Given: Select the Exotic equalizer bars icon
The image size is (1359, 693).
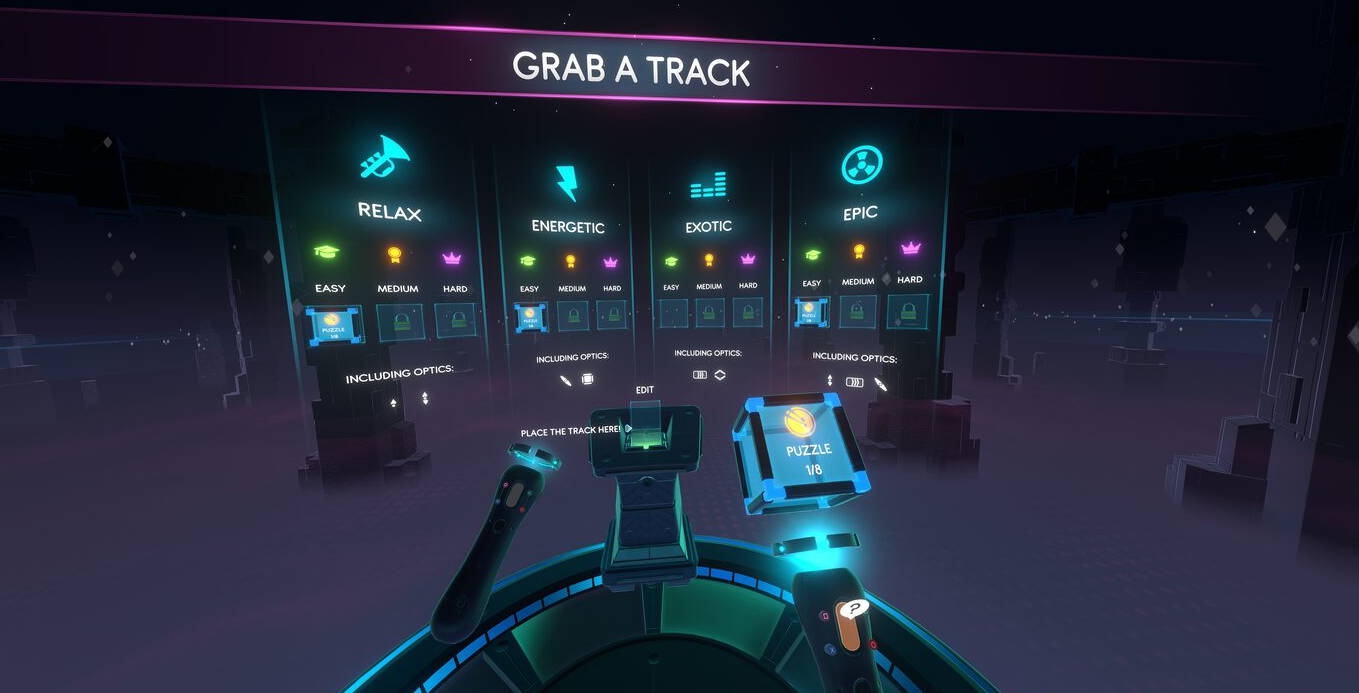Looking at the screenshot, I should pos(708,185).
